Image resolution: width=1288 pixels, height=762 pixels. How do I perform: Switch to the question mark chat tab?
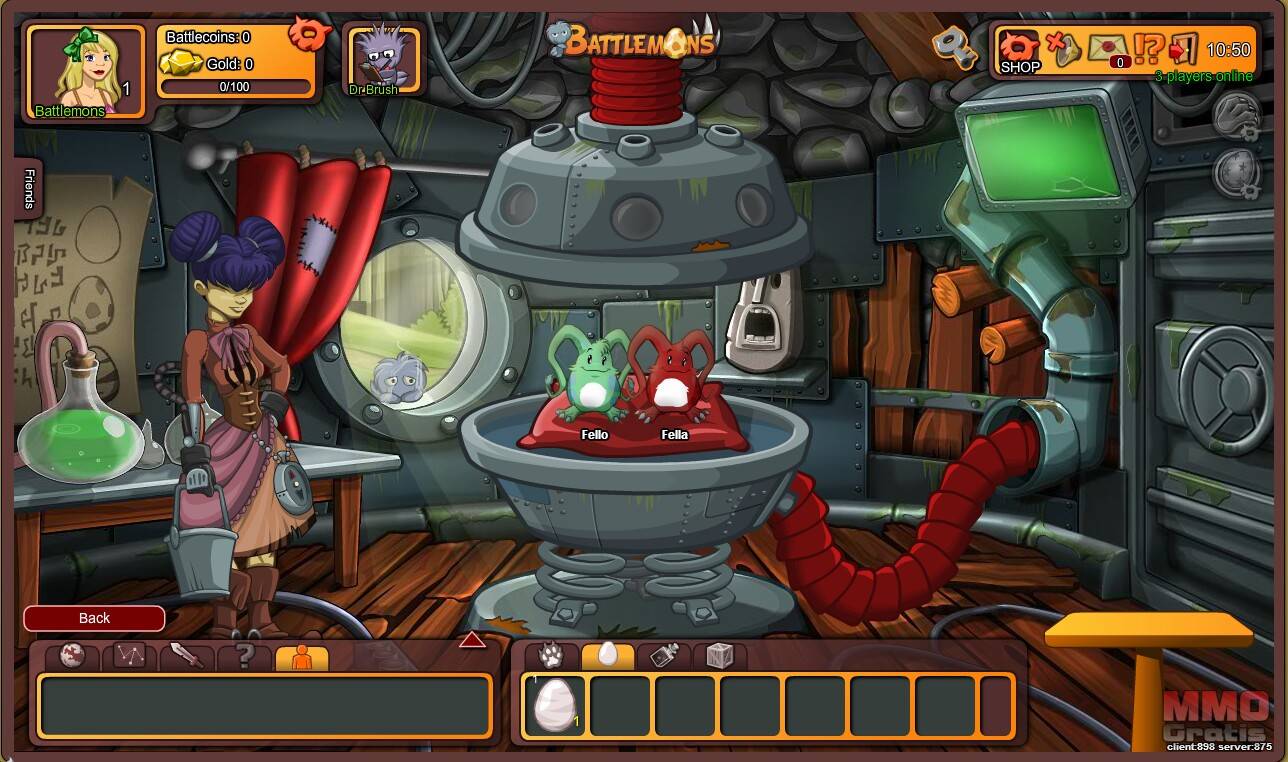tap(244, 657)
